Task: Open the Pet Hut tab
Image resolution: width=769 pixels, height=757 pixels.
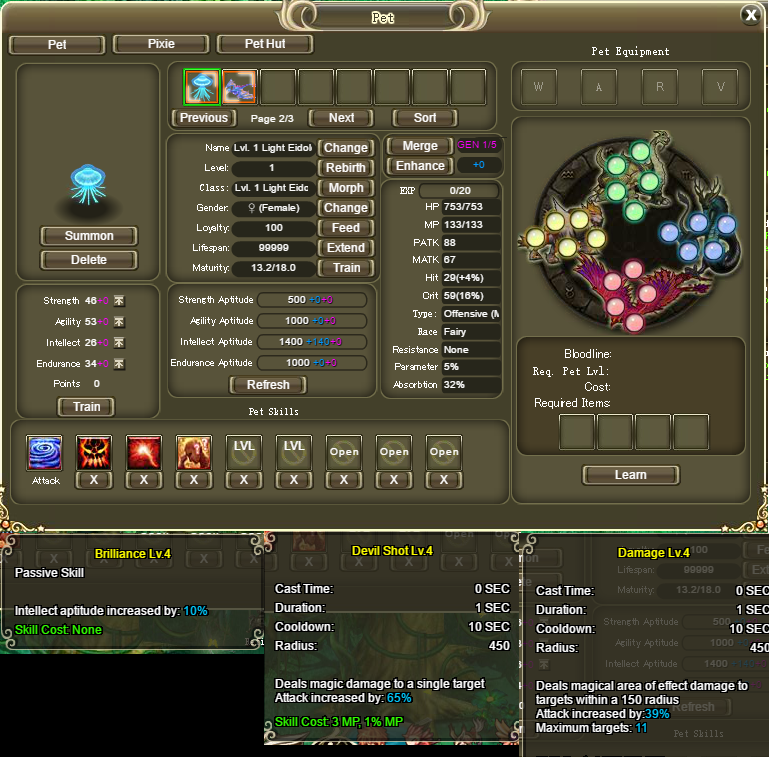Action: (265, 44)
